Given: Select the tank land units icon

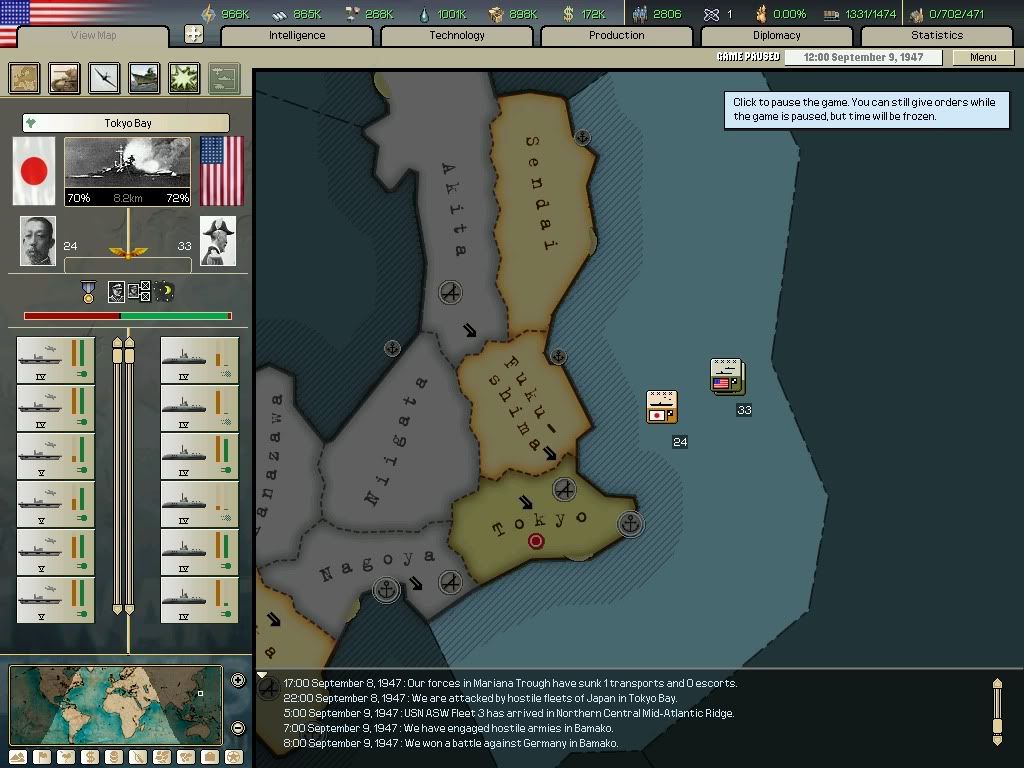Looking at the screenshot, I should [x=65, y=78].
